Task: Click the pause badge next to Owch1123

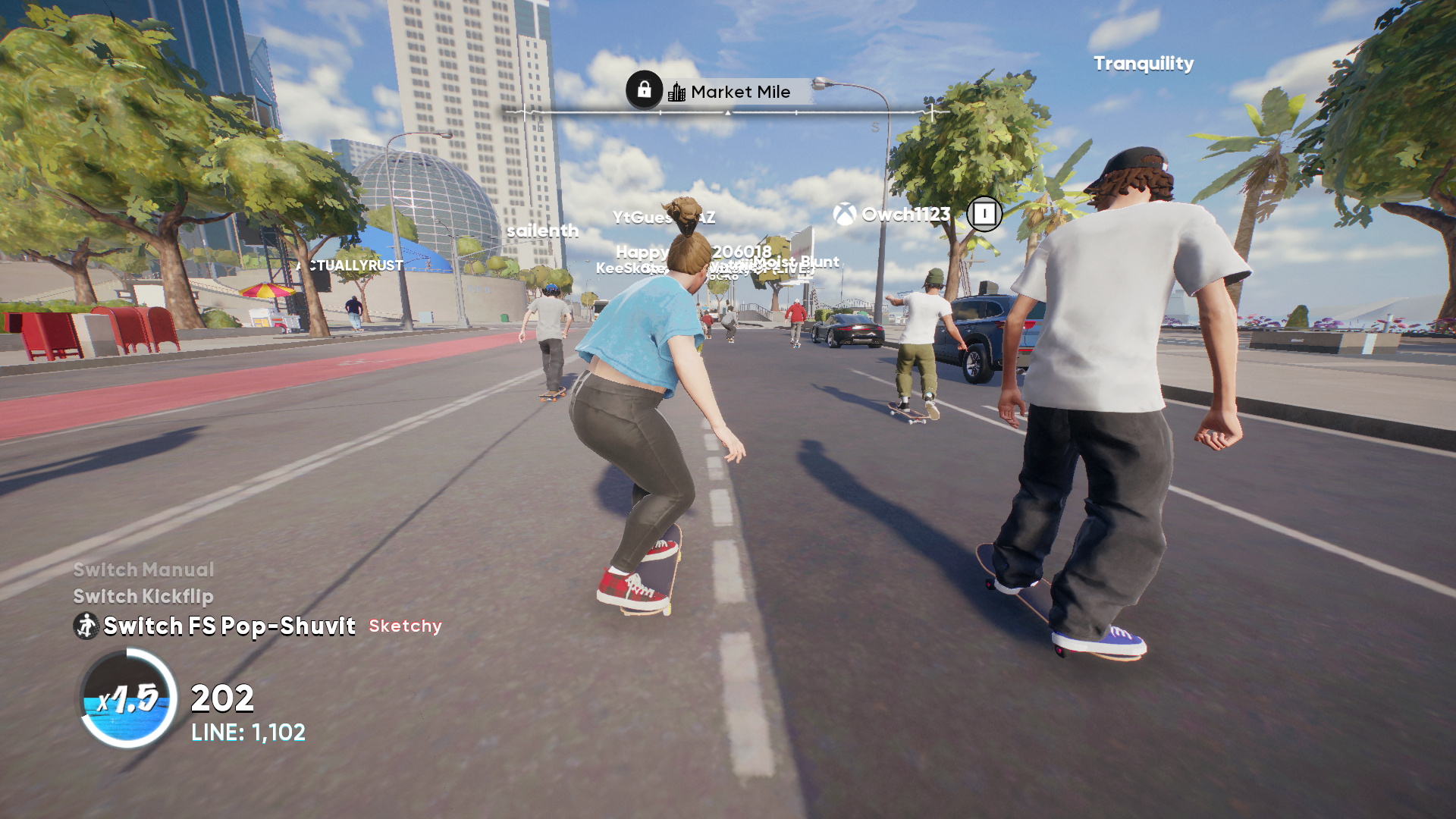Action: pos(984,214)
